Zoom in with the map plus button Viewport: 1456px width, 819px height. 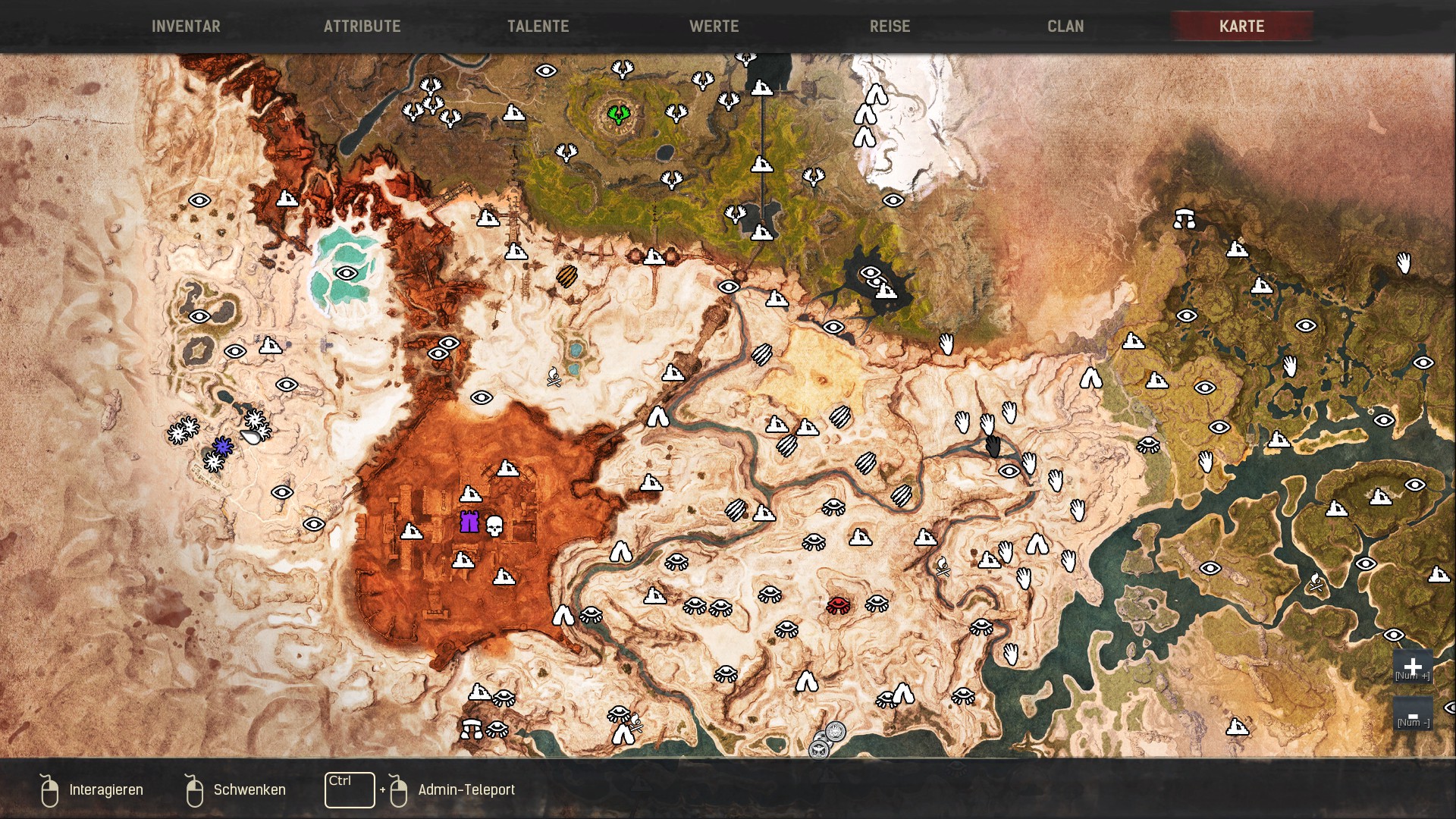1412,667
